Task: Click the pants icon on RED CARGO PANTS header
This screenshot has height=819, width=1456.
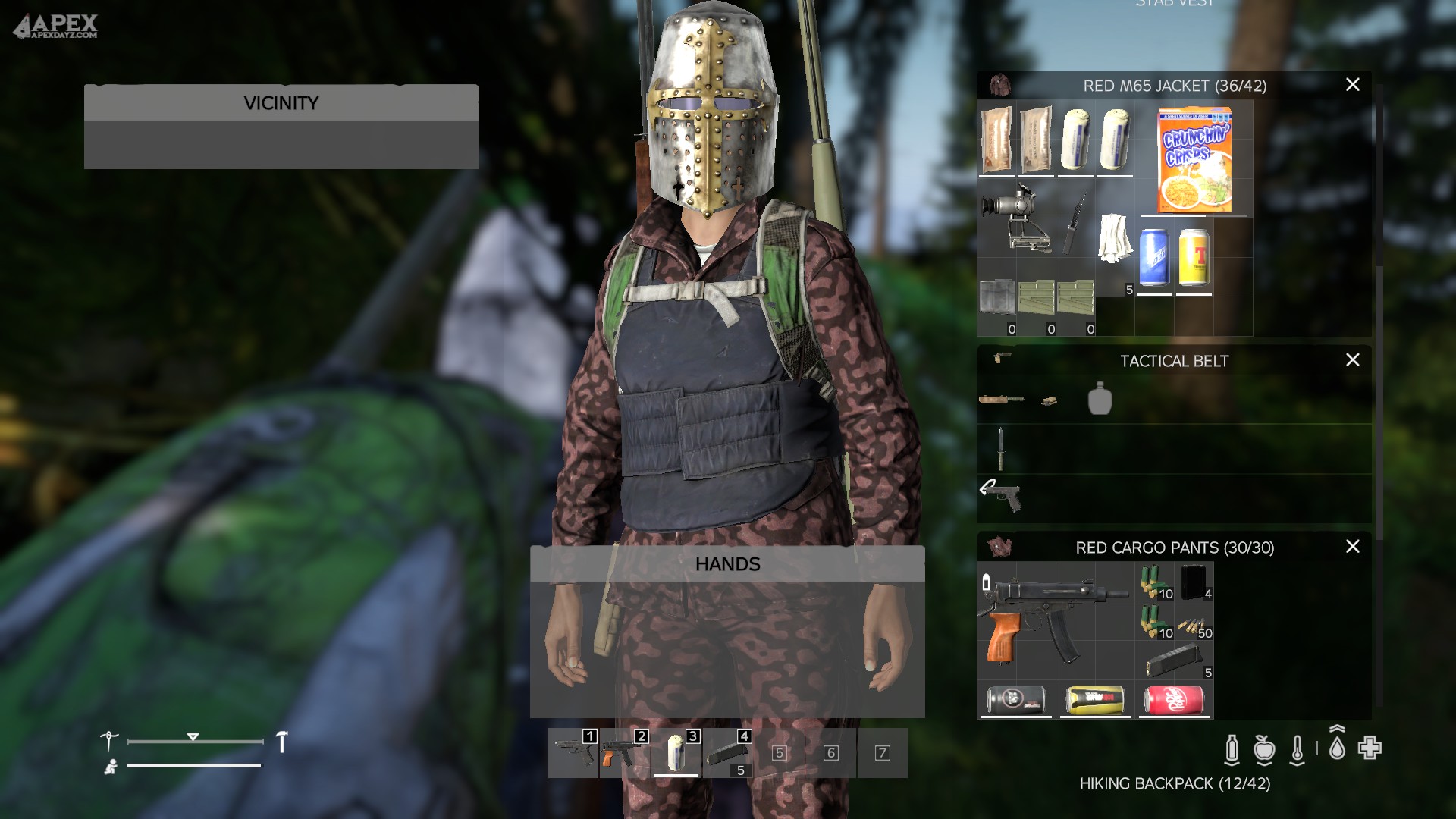Action: click(999, 548)
